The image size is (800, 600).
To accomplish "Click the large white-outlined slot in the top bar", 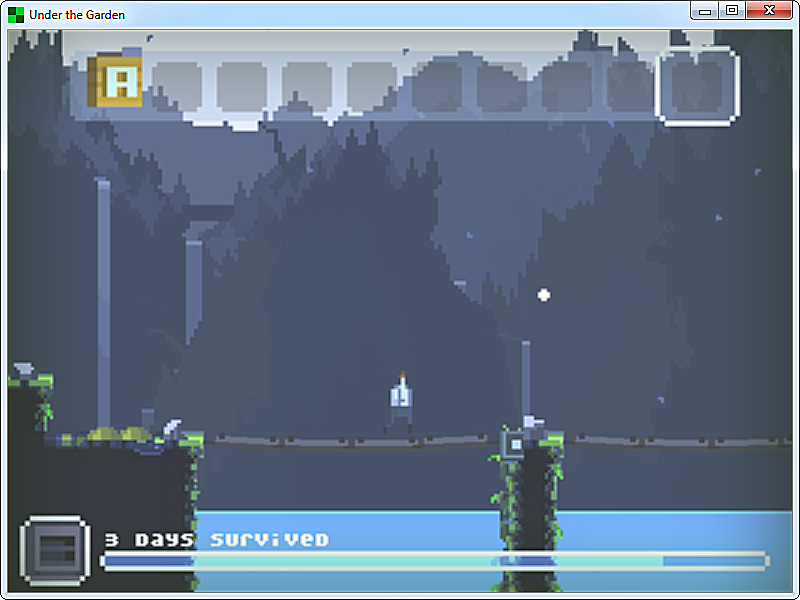I will tap(697, 86).
